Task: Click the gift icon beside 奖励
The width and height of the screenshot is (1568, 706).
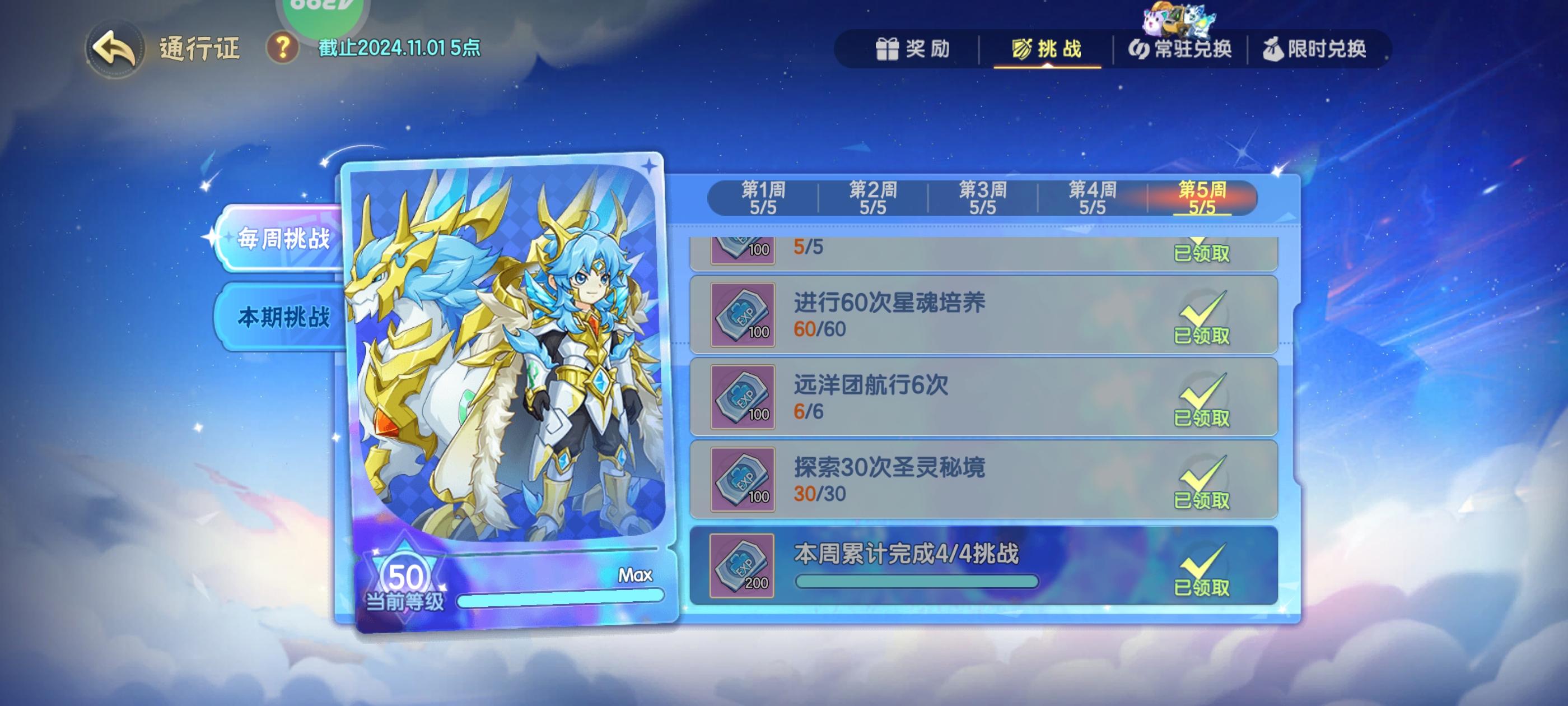Action: [x=888, y=49]
